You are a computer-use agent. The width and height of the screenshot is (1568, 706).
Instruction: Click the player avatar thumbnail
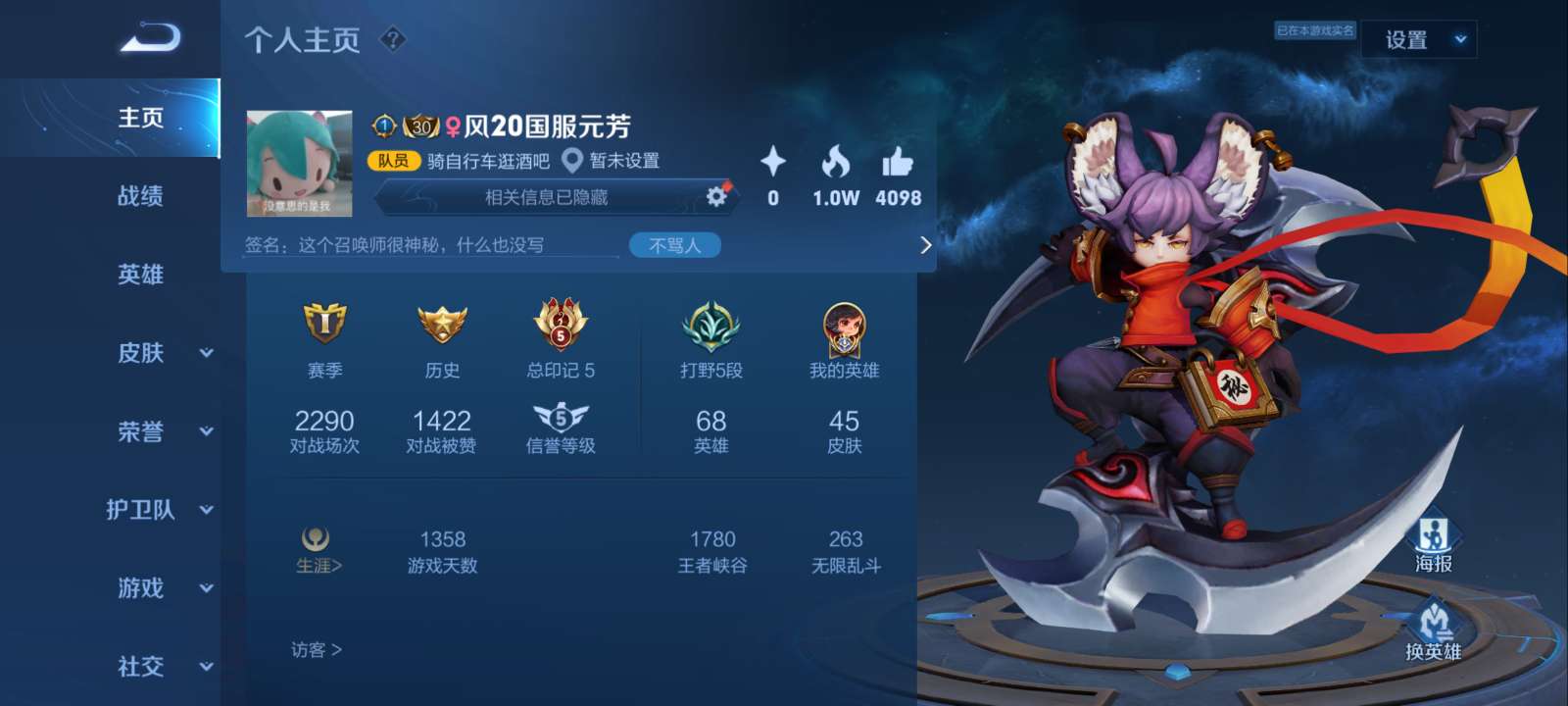pyautogui.click(x=297, y=165)
